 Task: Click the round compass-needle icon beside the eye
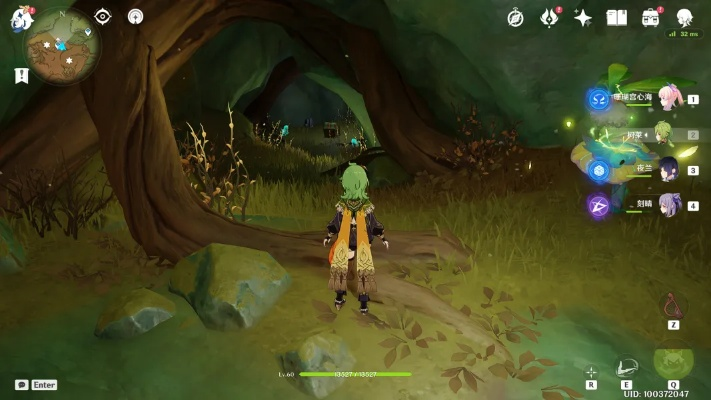tap(135, 16)
